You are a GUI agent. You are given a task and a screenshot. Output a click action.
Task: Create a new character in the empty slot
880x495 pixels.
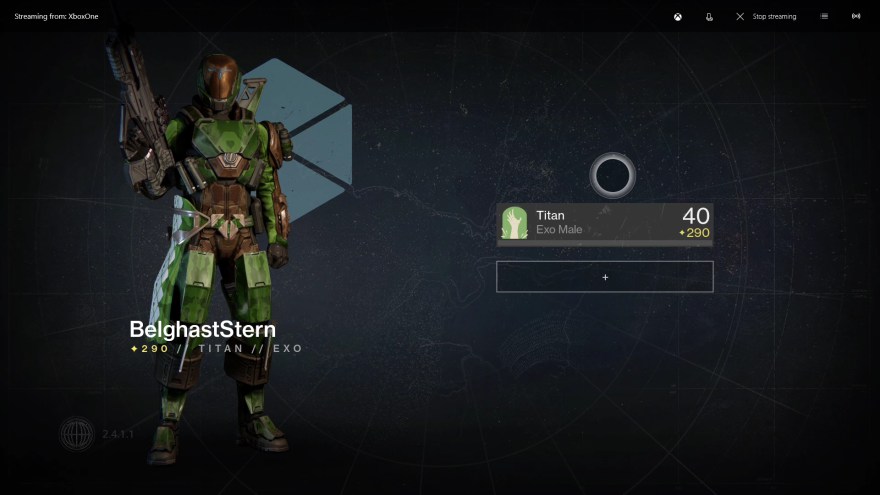pyautogui.click(x=604, y=277)
